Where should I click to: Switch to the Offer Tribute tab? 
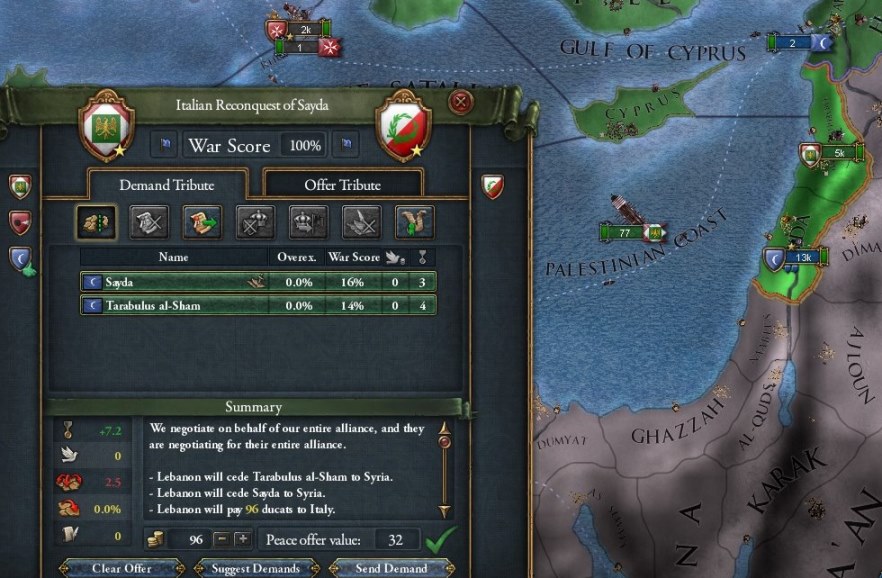(342, 184)
